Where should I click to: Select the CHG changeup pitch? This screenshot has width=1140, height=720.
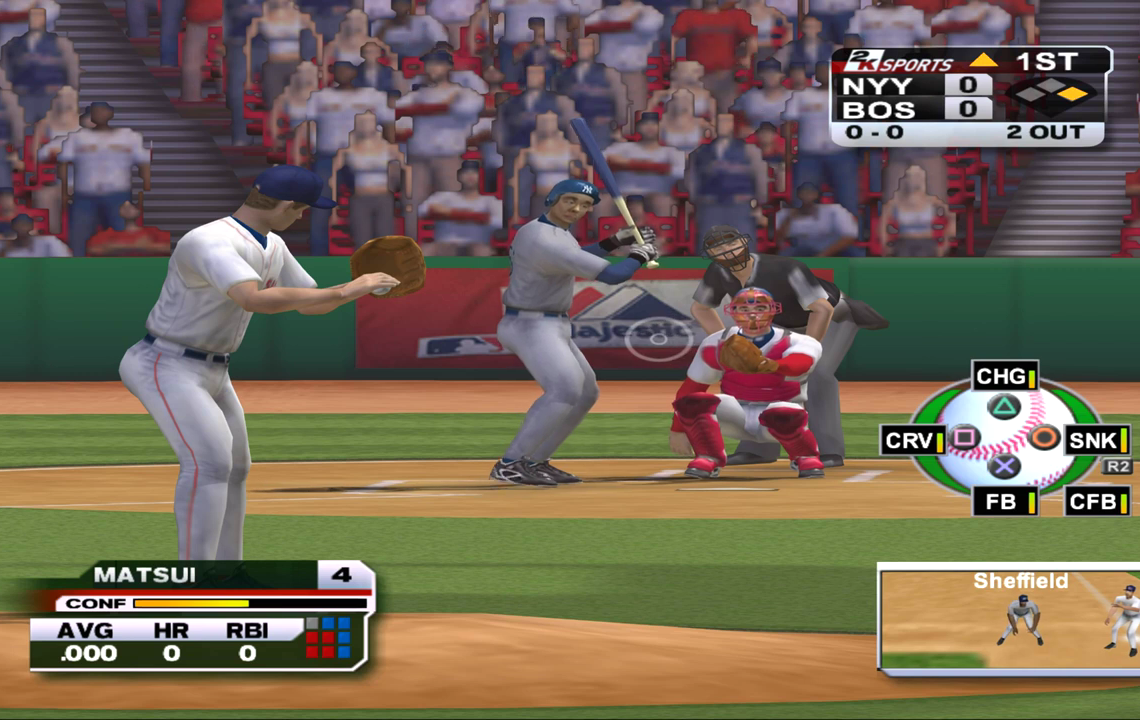point(1004,377)
